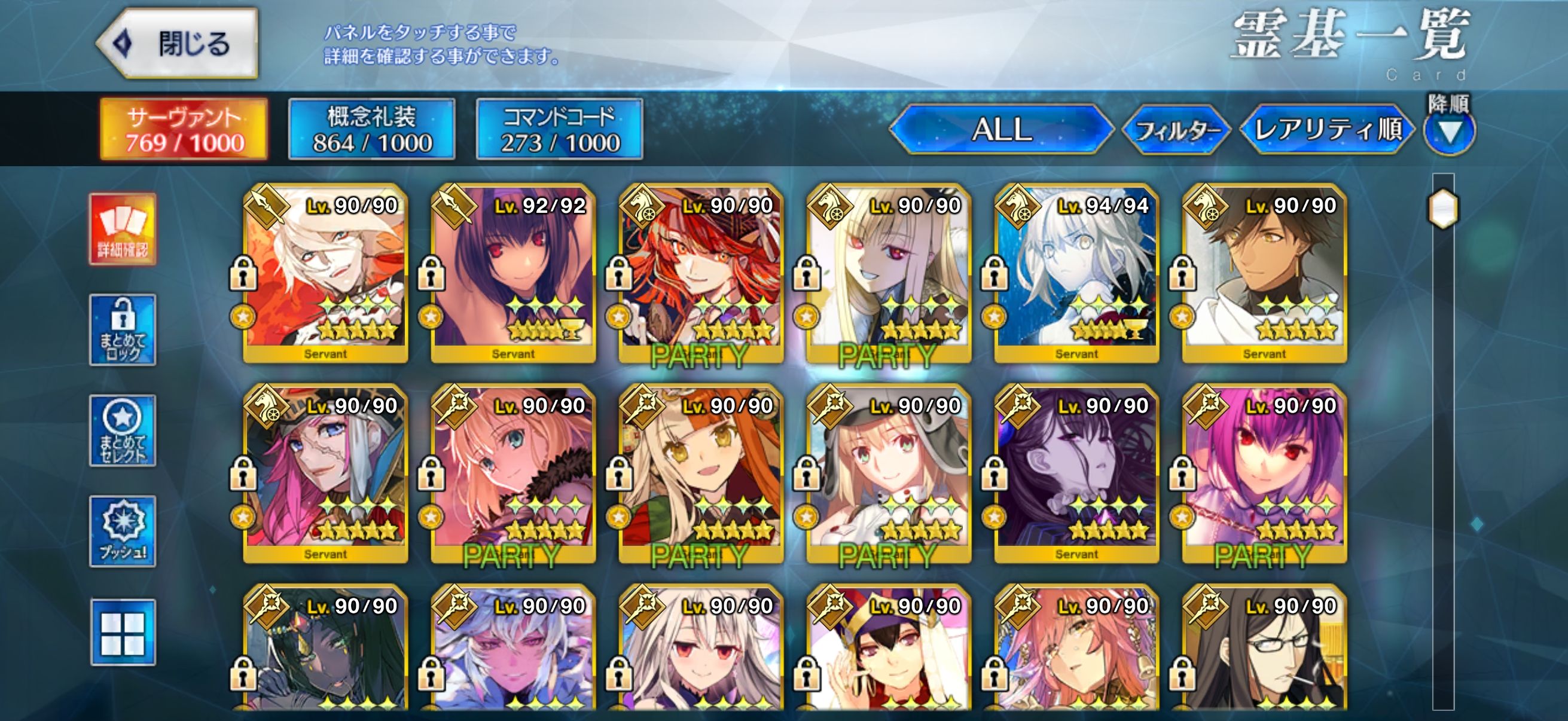Viewport: 1568px width, 721px height.
Task: Change the レアリティ順 sort order
Action: (1327, 129)
